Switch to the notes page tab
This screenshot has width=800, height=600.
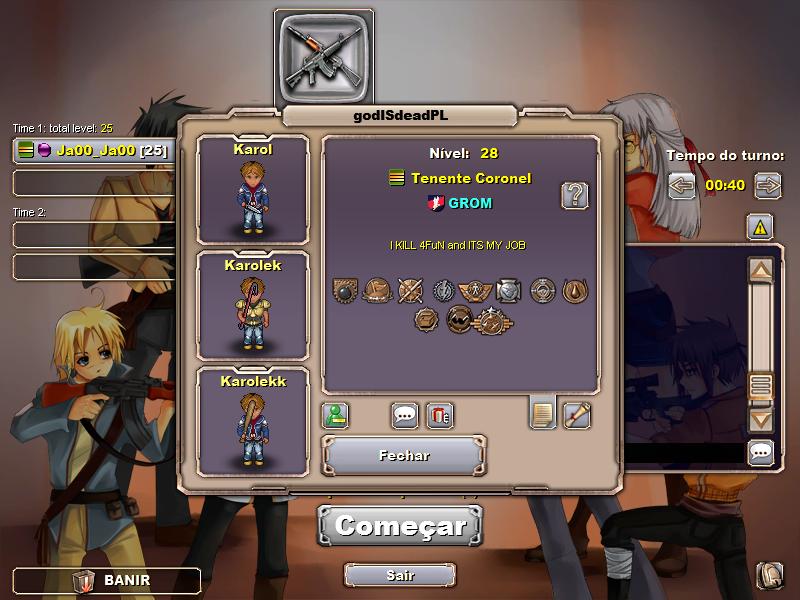pyautogui.click(x=543, y=412)
